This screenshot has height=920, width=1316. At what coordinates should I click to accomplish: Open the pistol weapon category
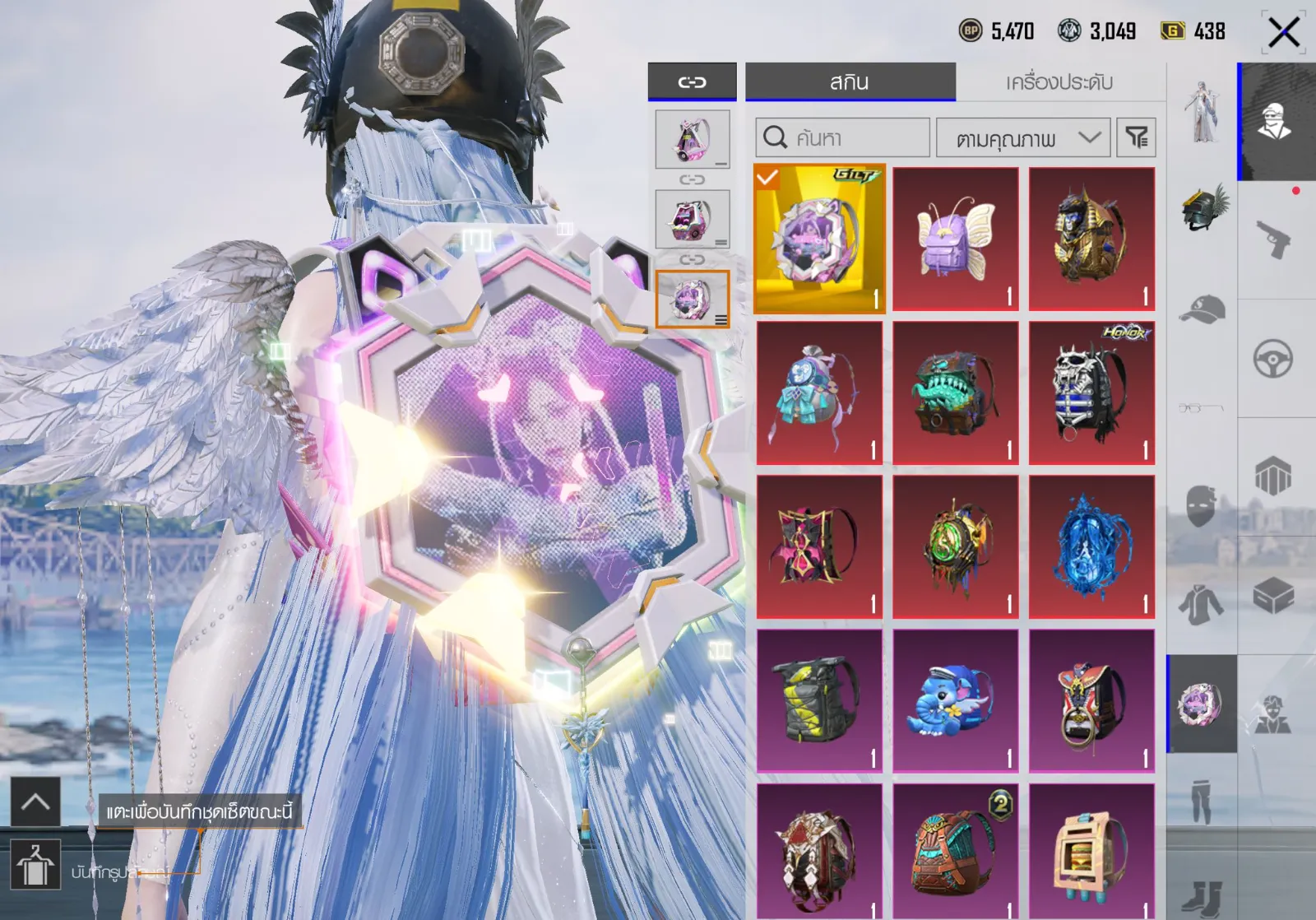(1273, 240)
